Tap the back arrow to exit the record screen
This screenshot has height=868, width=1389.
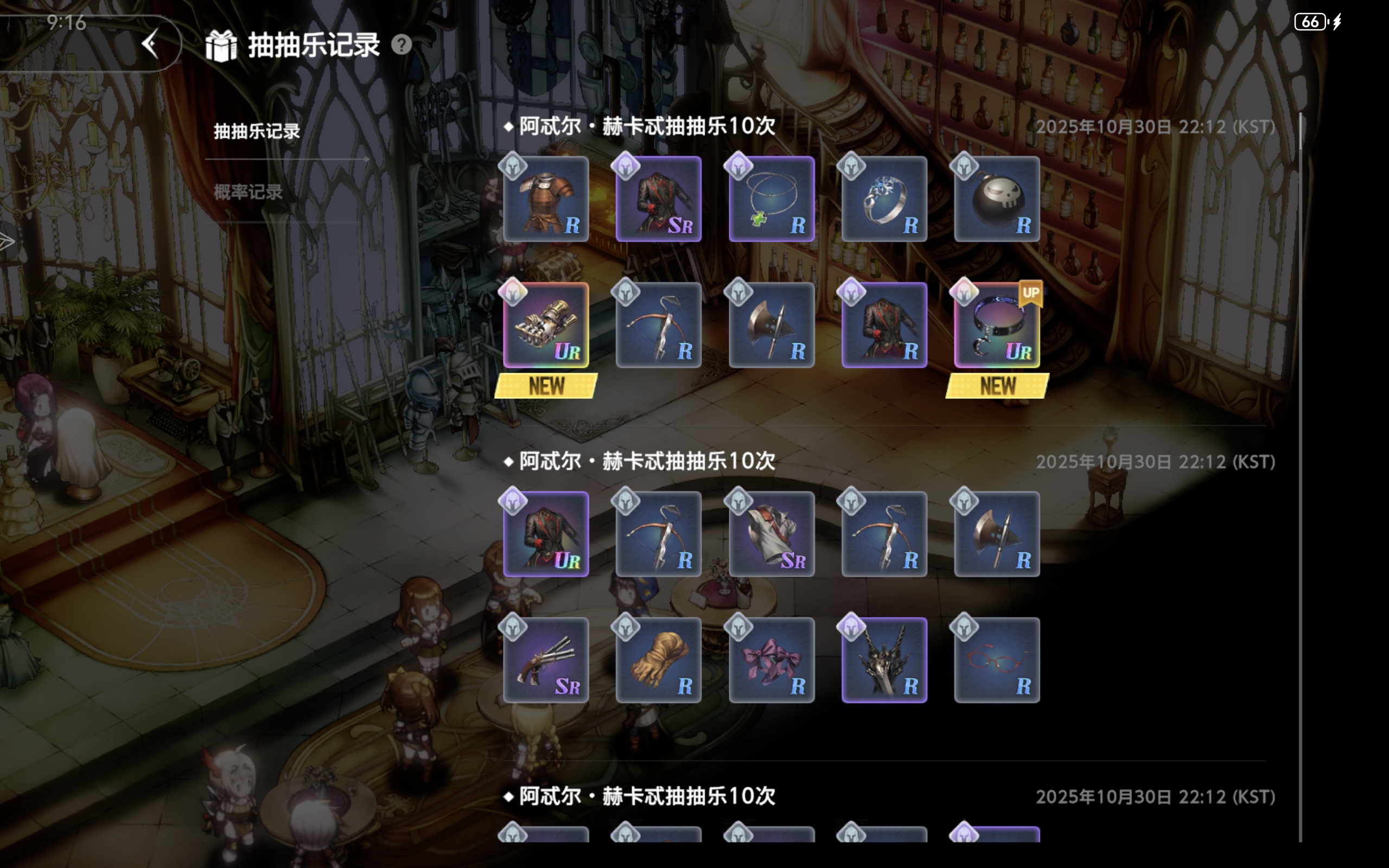(151, 45)
